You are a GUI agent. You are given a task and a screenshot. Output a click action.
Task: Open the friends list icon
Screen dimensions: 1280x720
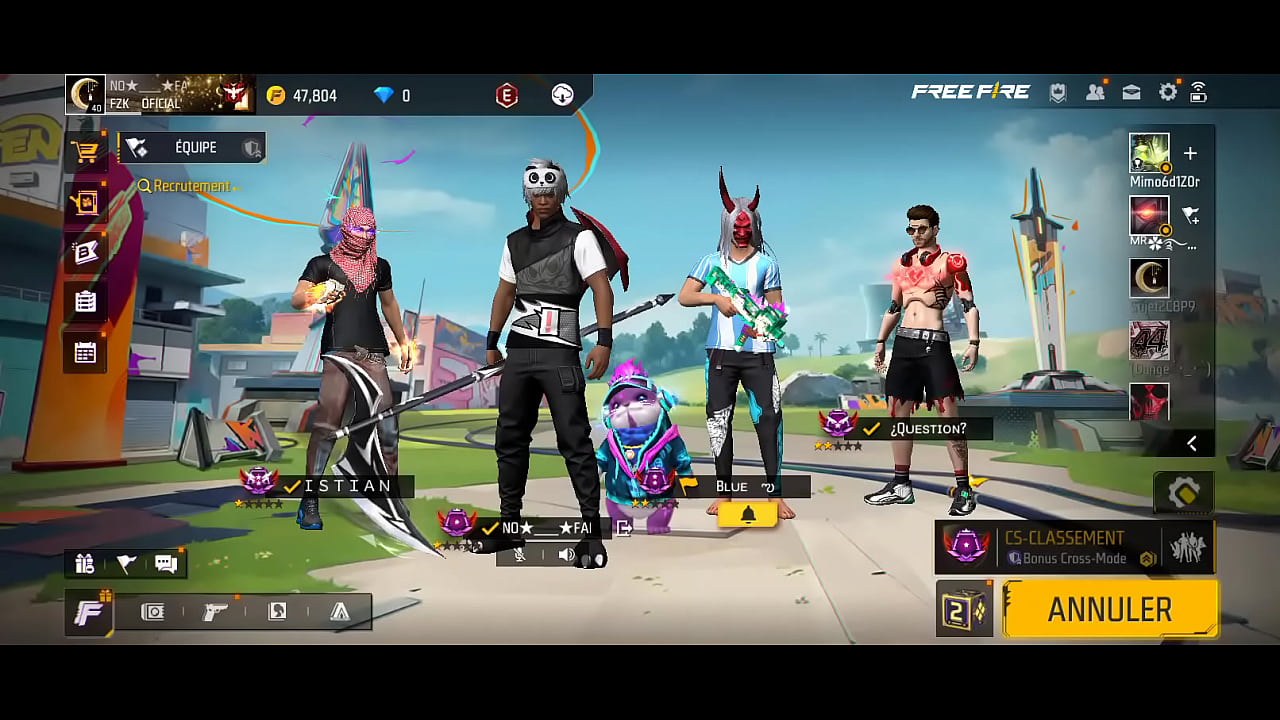tap(1095, 93)
